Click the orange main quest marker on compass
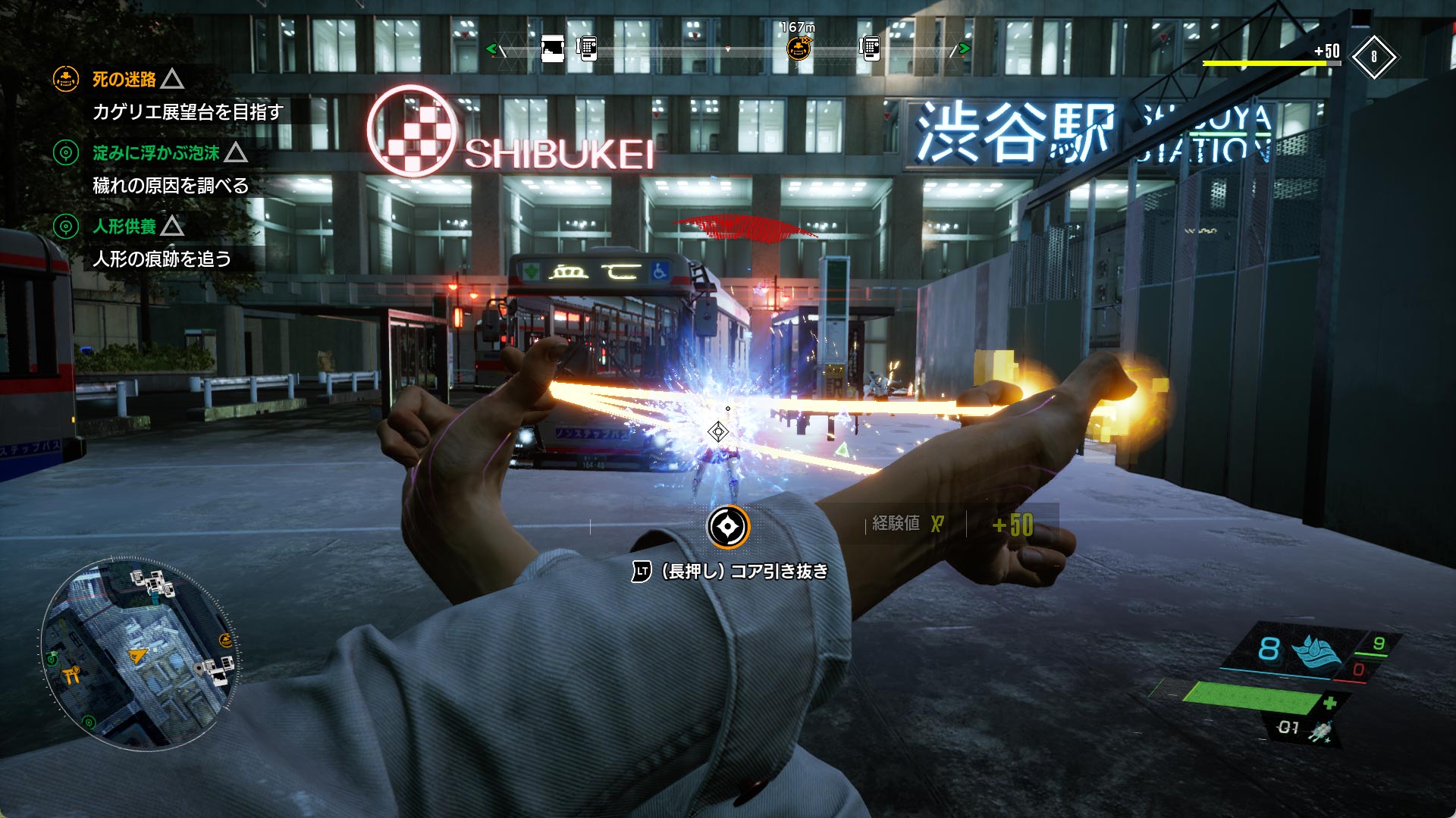This screenshot has height=818, width=1456. coord(798,49)
